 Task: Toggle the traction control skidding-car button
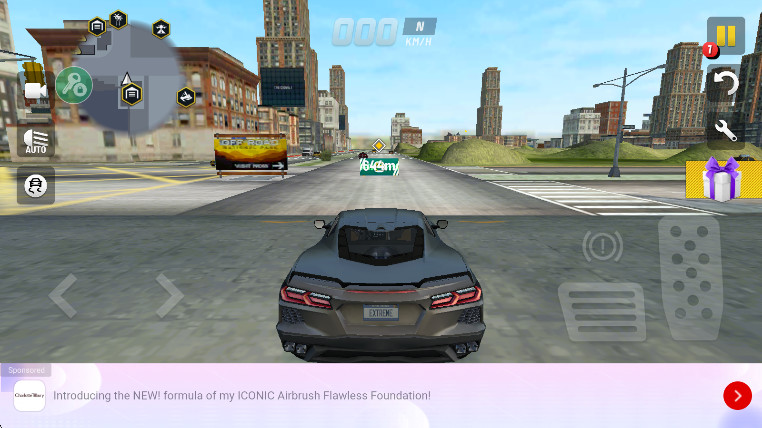pyautogui.click(x=36, y=185)
